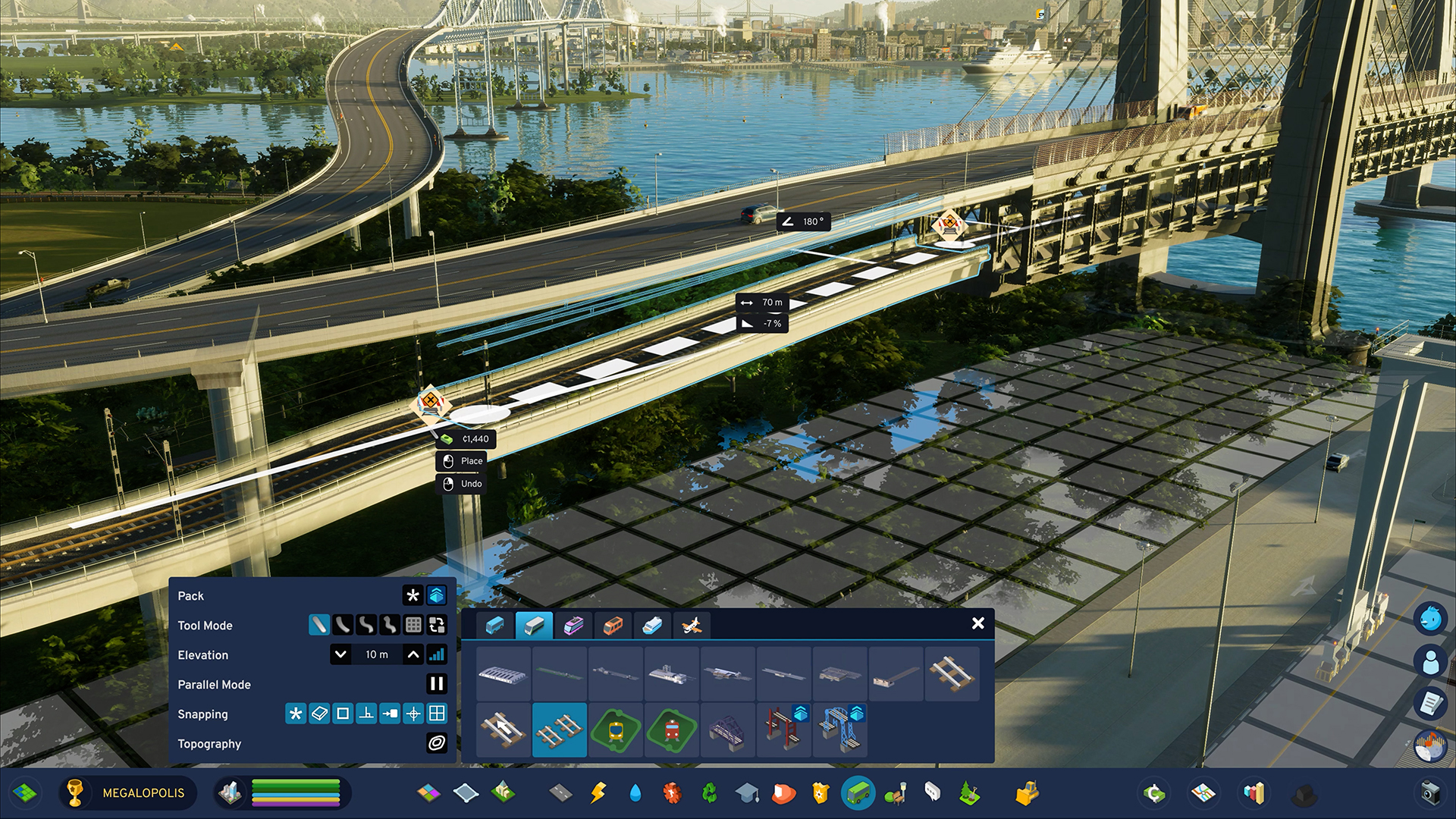1456x819 pixels.
Task: Lower the elevation with the down arrow
Action: click(x=341, y=654)
